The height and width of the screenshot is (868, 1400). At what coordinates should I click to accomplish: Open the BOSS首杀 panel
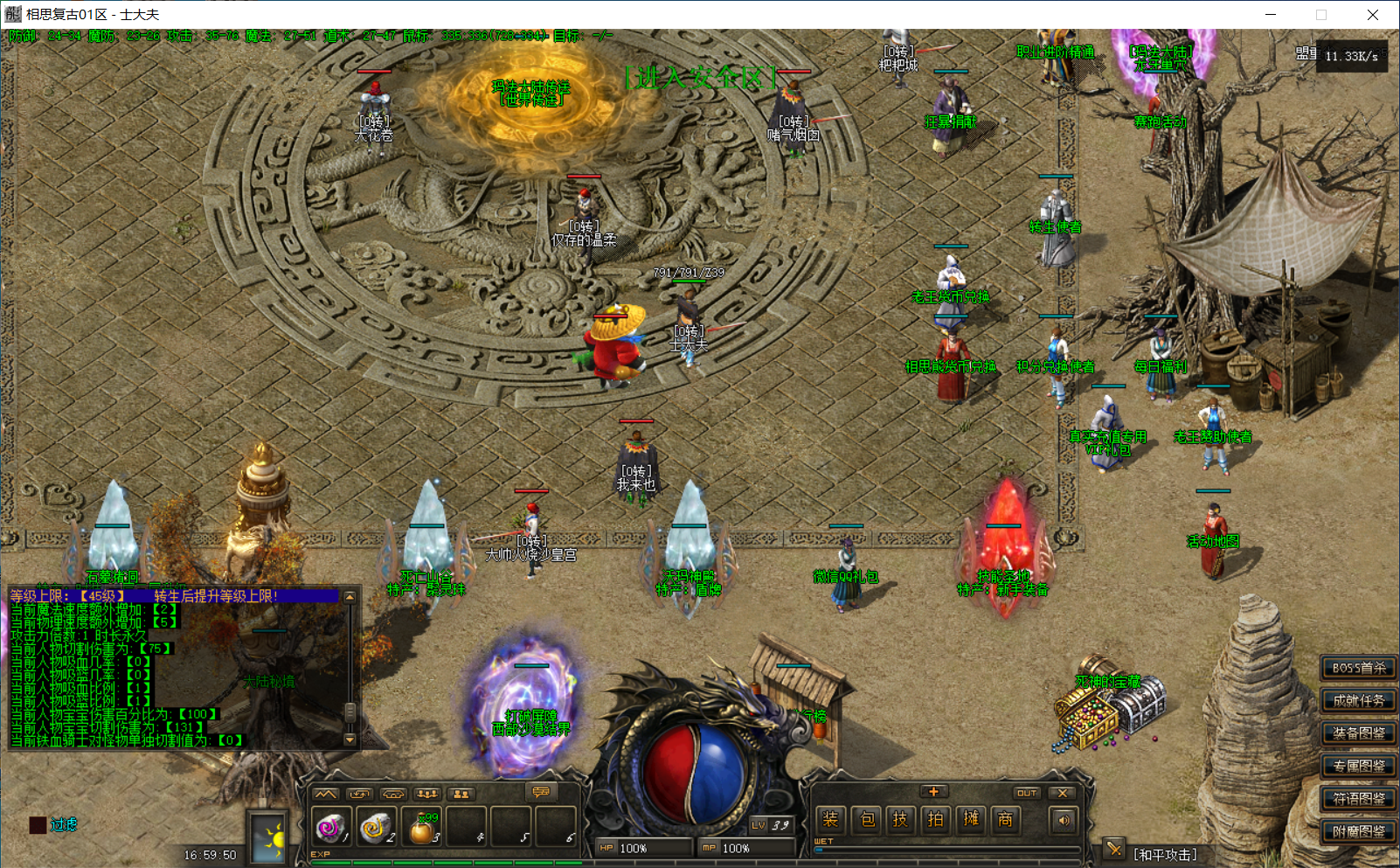click(x=1358, y=668)
